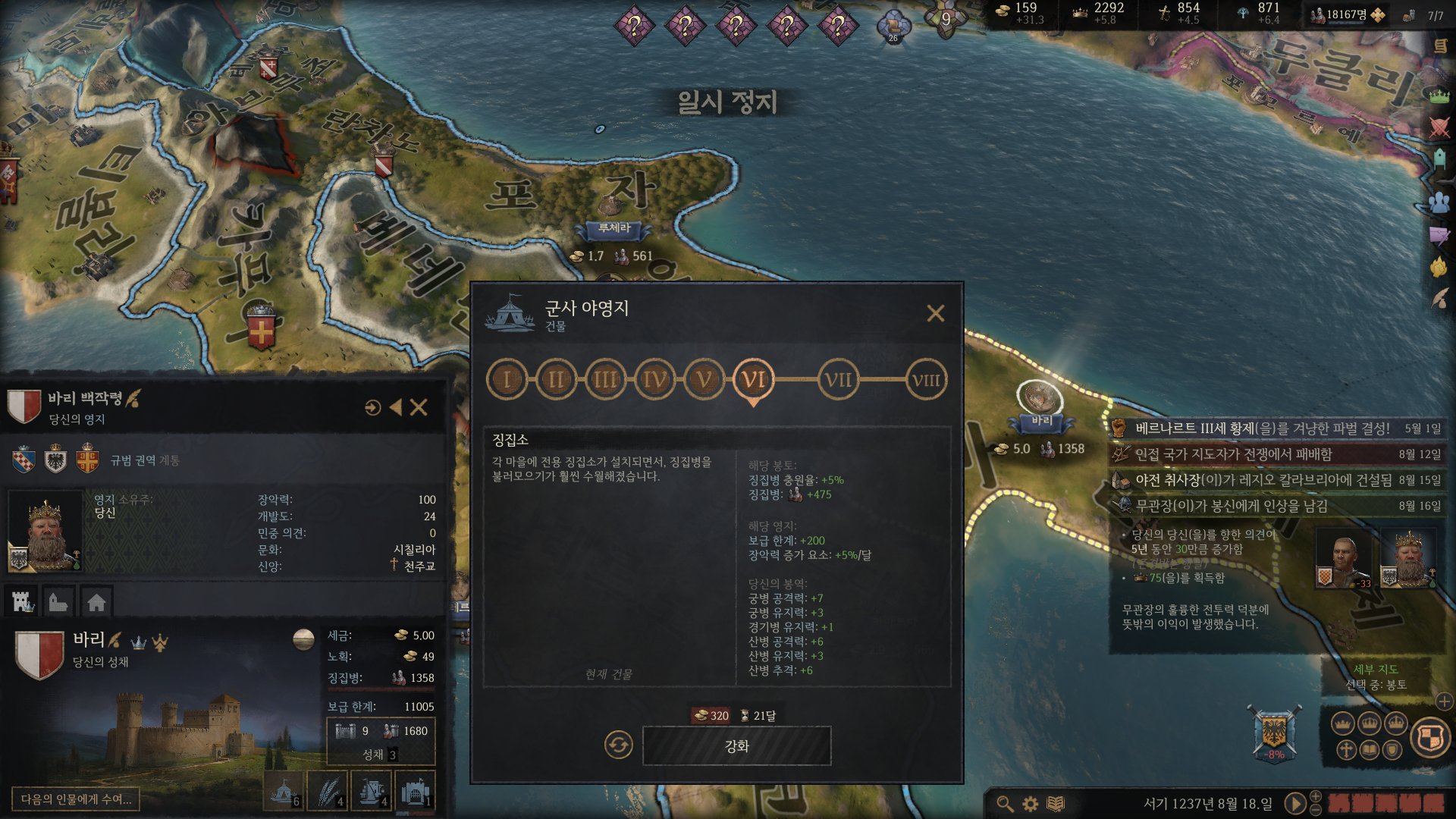1456x819 pixels.
Task: Click the county holder's bearded king portrait
Action: coord(45,531)
